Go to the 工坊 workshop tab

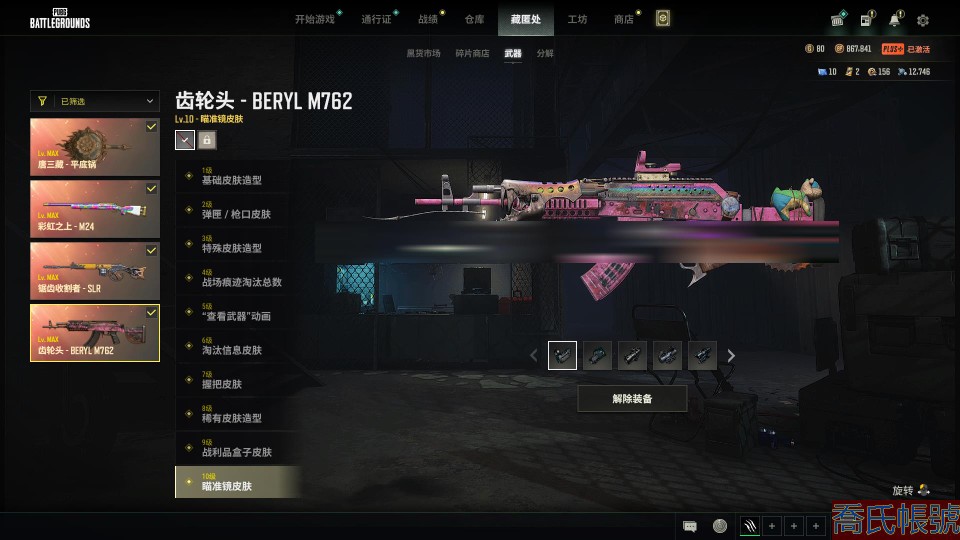(x=577, y=19)
